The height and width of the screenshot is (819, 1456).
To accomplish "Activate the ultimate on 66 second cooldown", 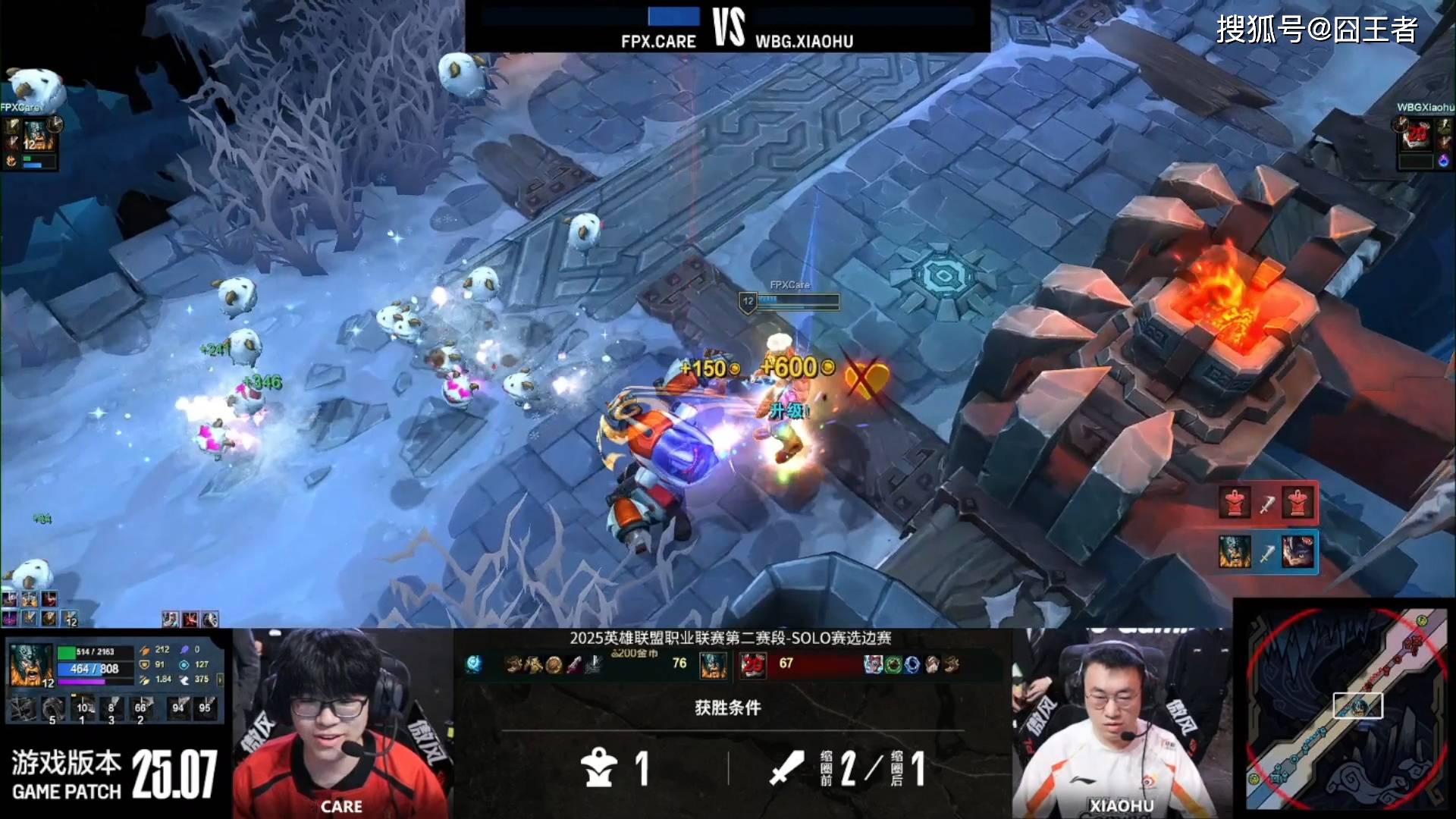I will point(141,709).
